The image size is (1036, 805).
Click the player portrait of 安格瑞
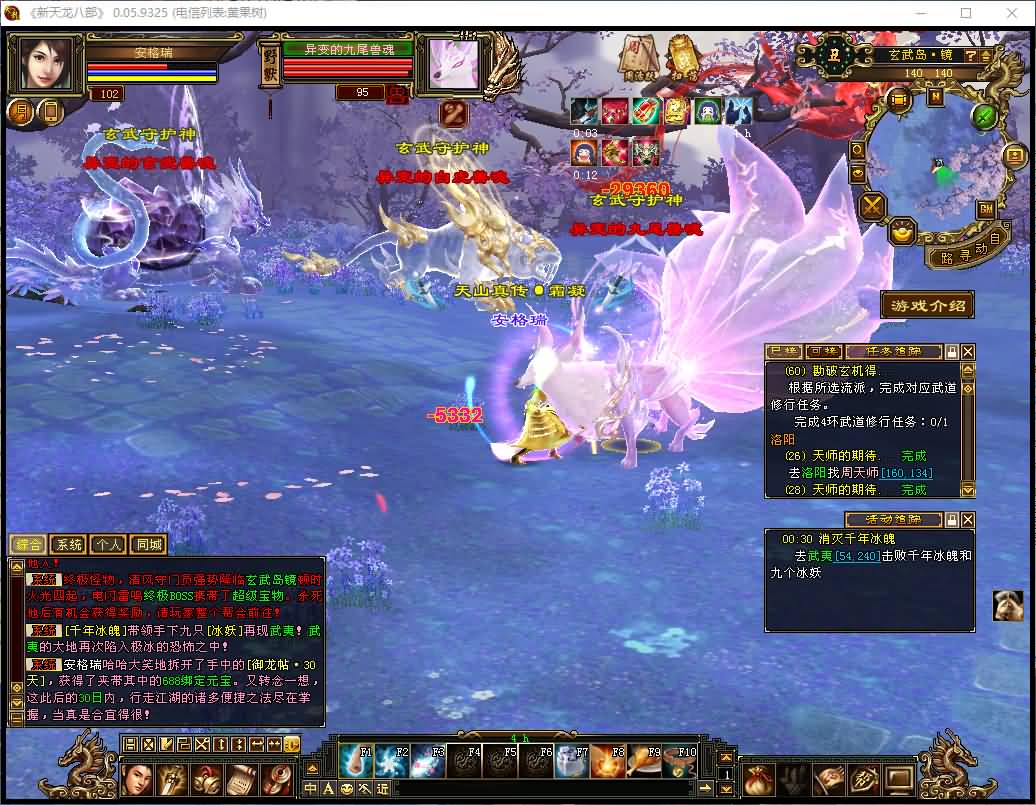[x=45, y=63]
